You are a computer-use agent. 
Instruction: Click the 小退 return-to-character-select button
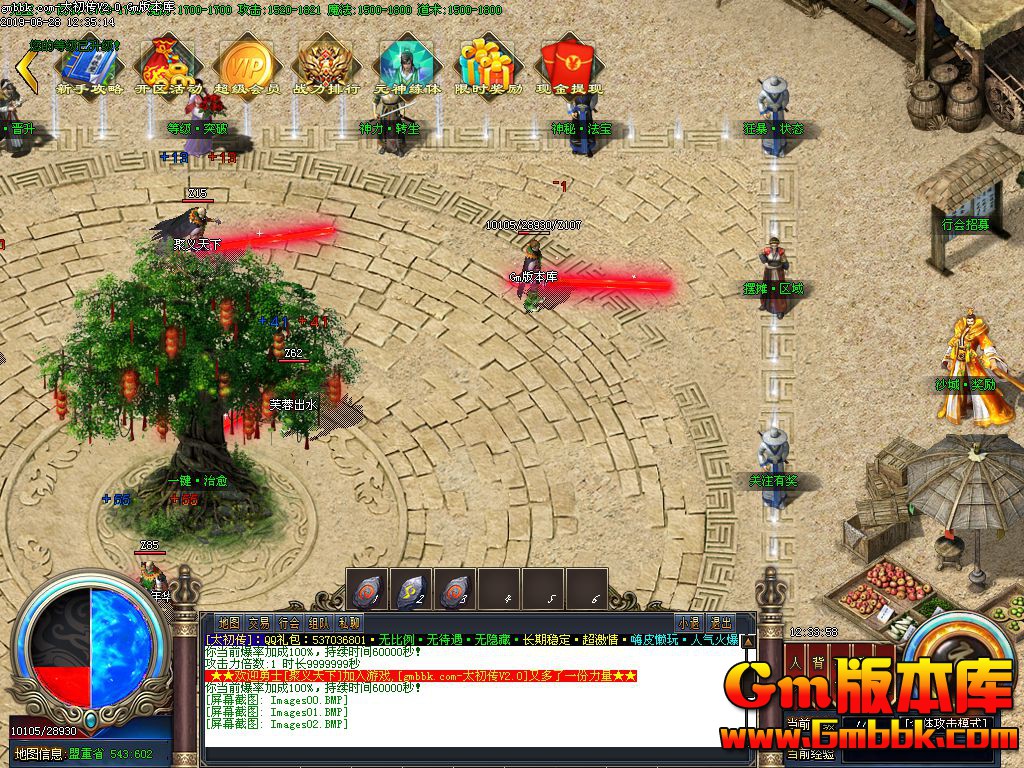tap(688, 622)
